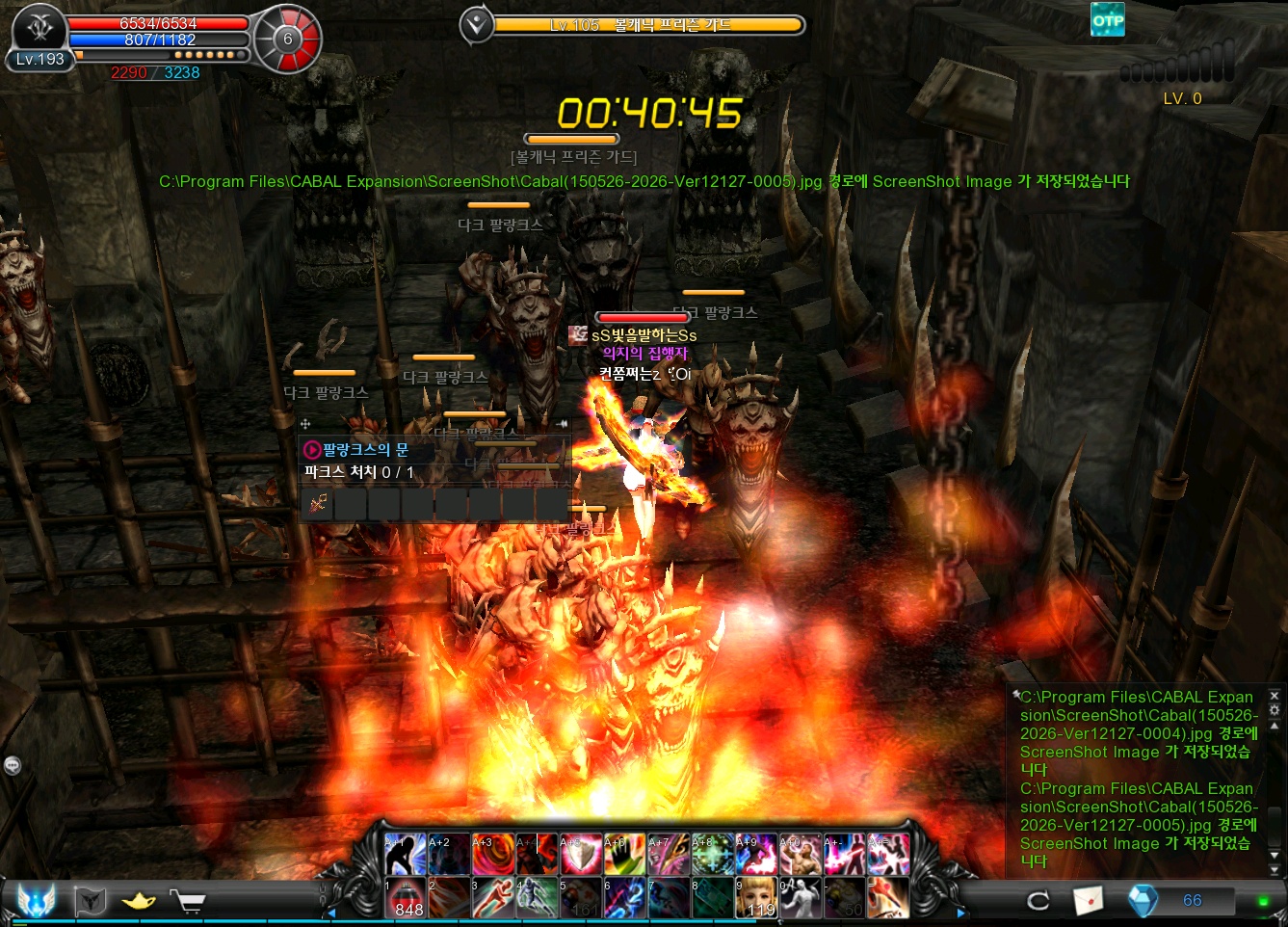Jump chat log to the bottom
Screen dimensions: 1288x927
tap(1275, 870)
